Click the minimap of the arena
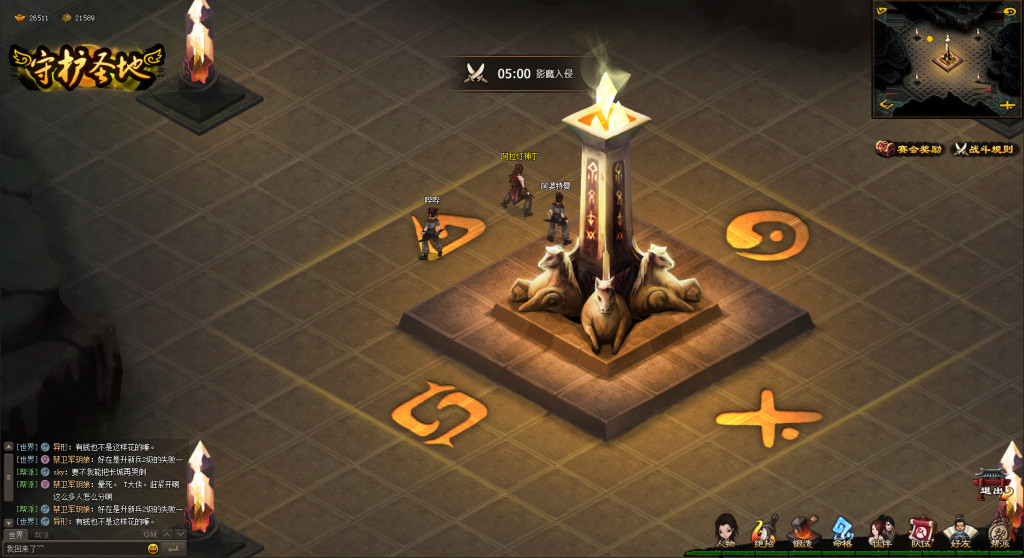The image size is (1024, 558). point(947,58)
